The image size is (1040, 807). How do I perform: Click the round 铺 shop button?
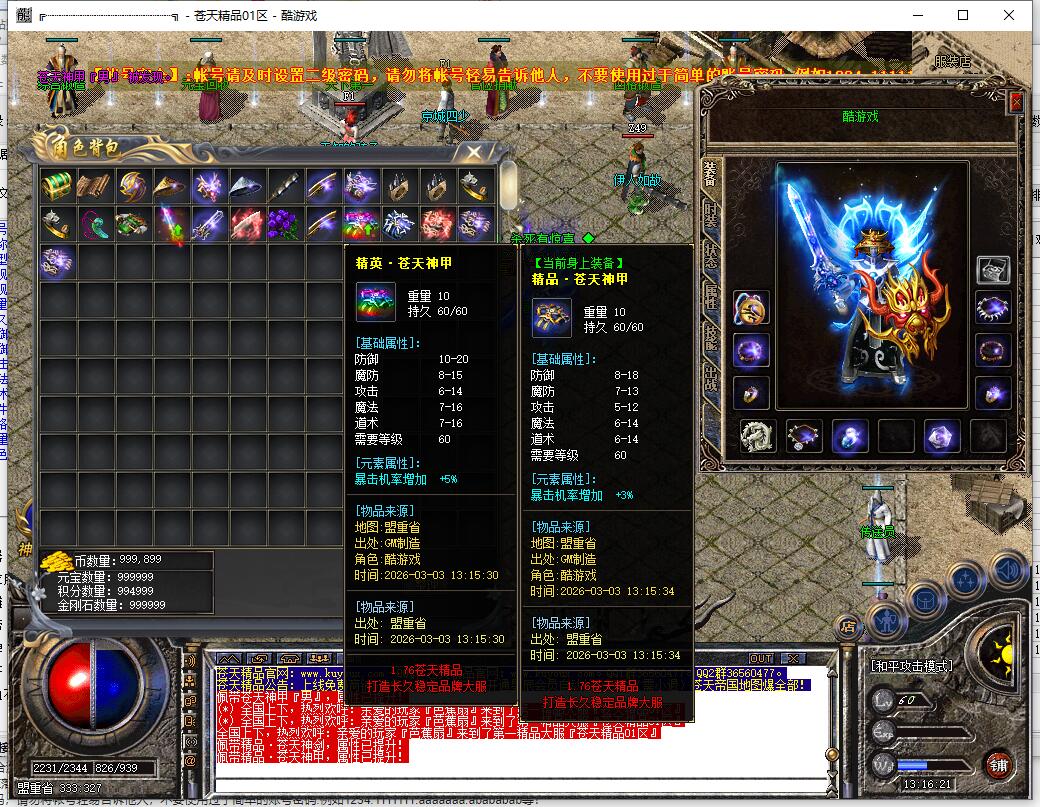(999, 766)
